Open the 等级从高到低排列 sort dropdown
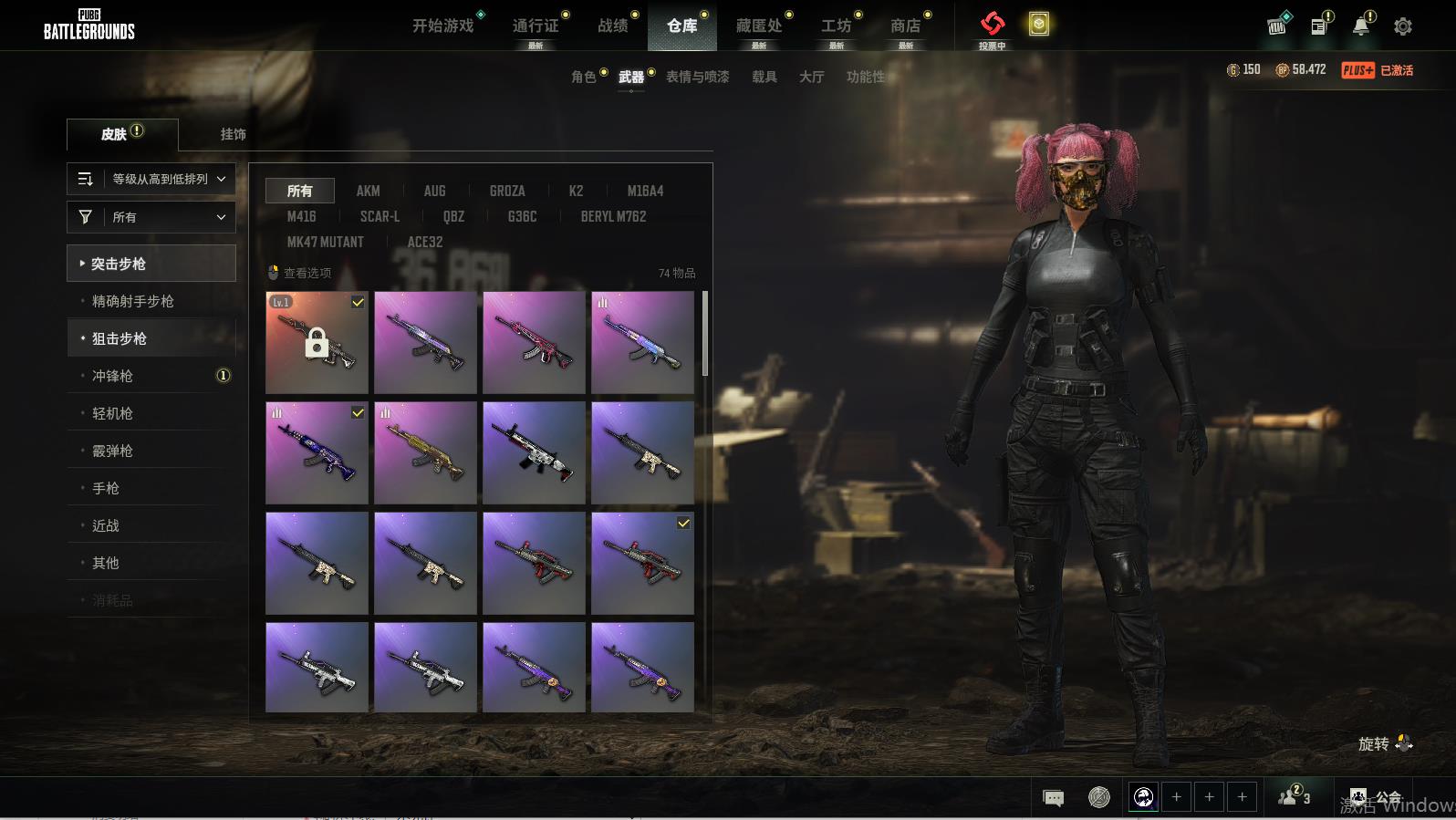 [x=151, y=179]
